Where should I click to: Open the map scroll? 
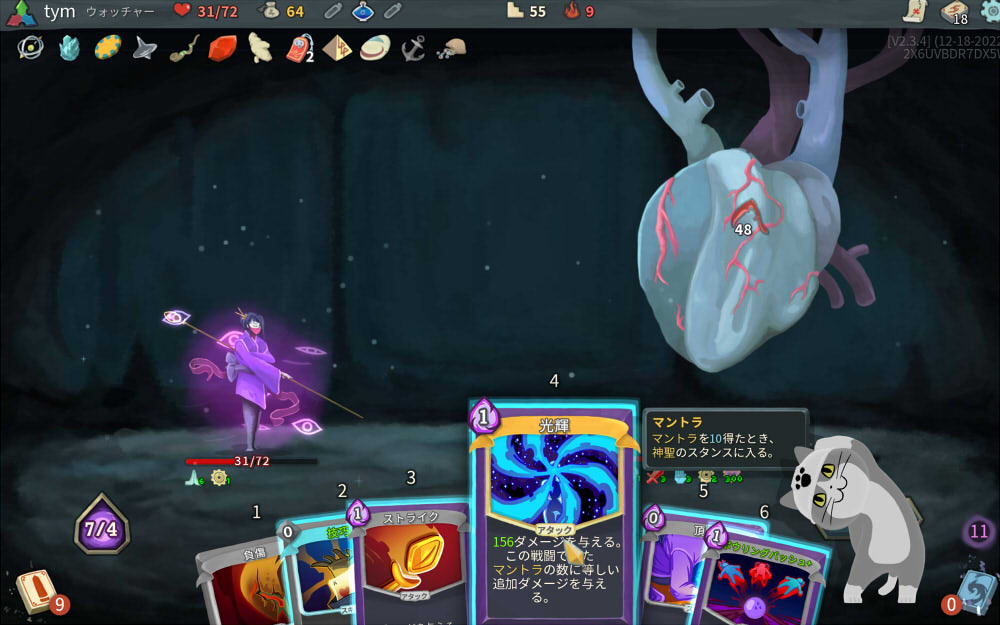click(916, 11)
